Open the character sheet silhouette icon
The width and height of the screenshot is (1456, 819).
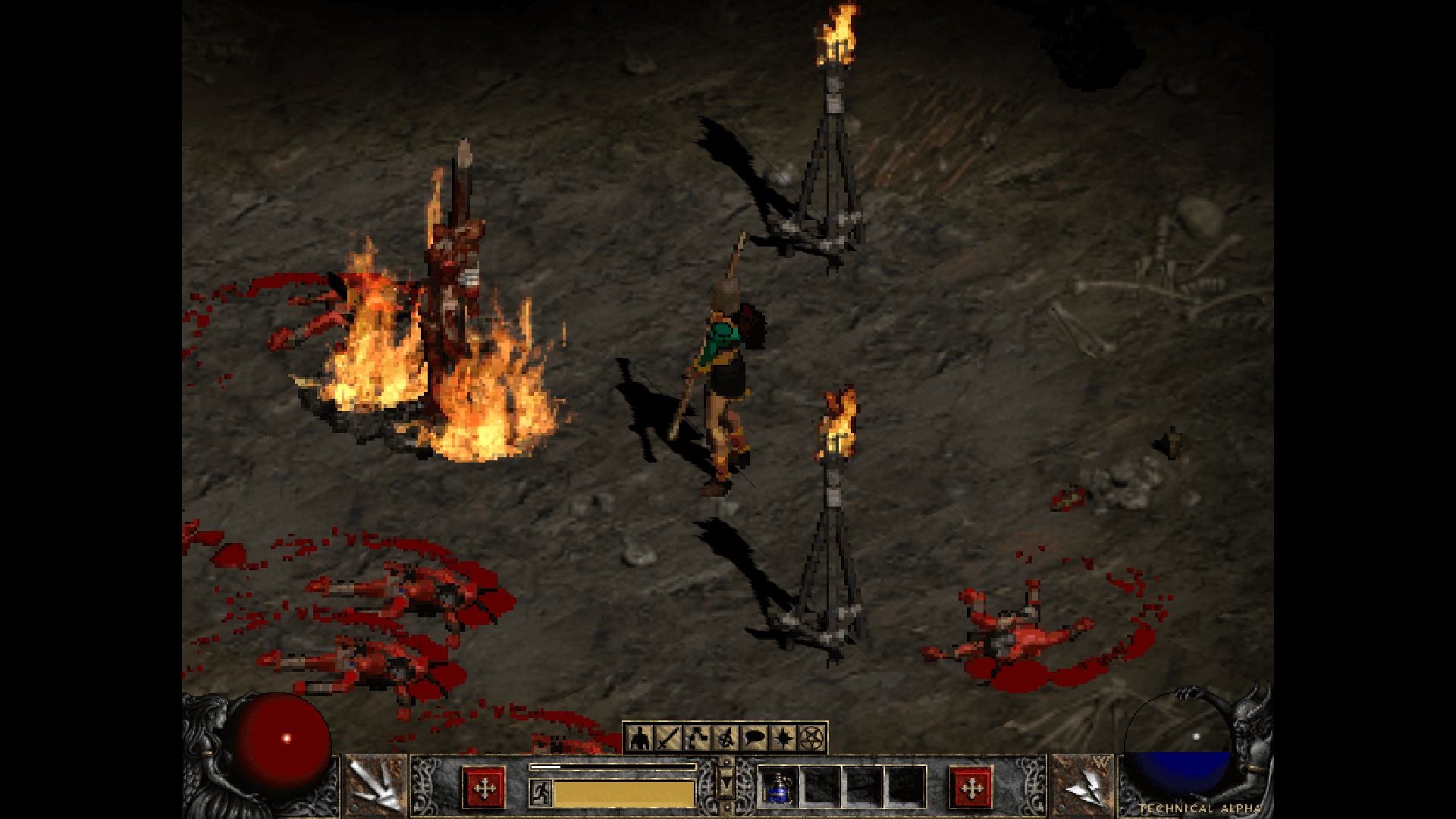(x=640, y=737)
